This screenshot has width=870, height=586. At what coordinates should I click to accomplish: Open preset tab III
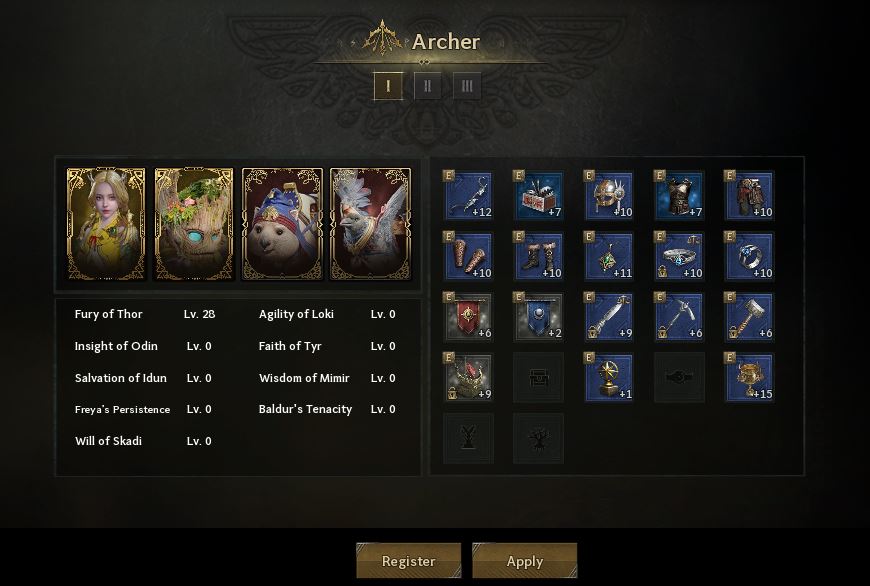[x=466, y=86]
